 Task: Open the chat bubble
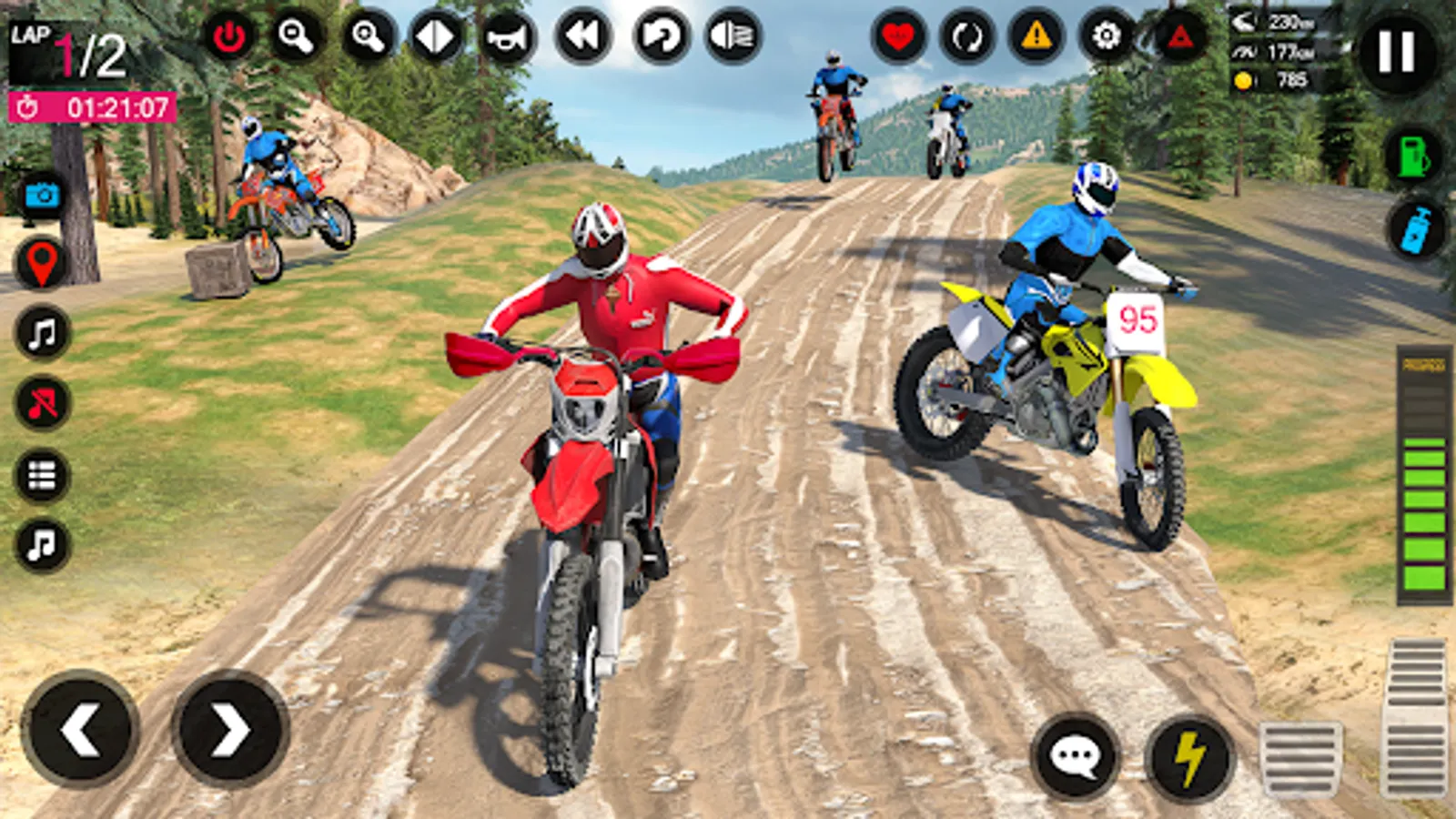point(1077,753)
